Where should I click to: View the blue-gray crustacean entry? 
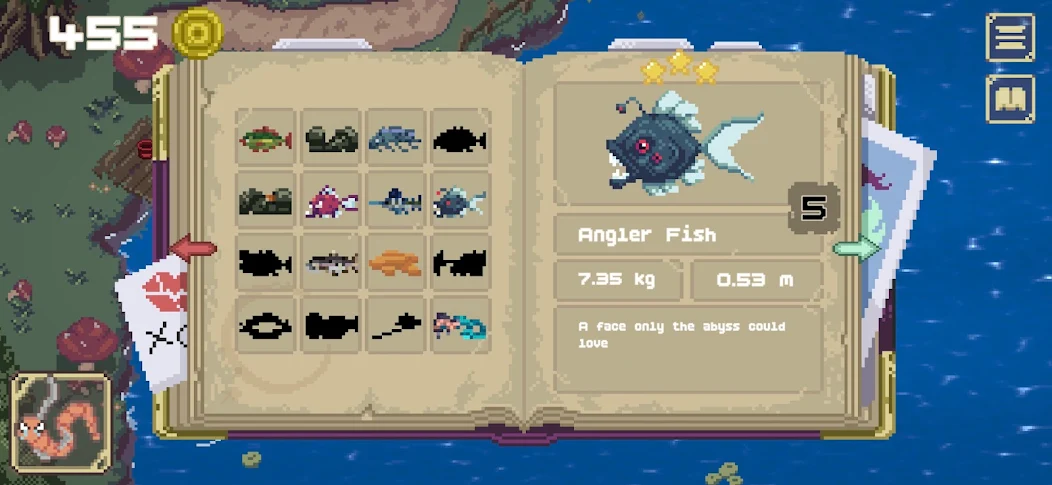pos(396,139)
